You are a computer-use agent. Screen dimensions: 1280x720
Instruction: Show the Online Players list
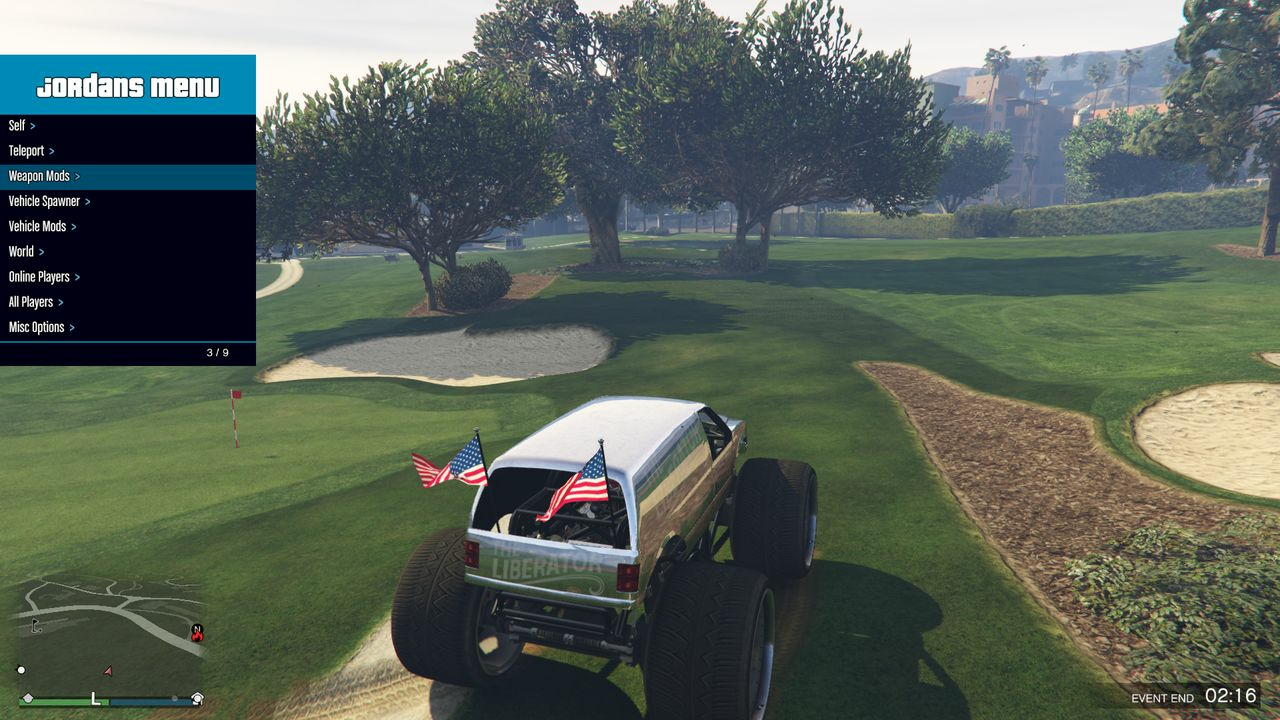pos(44,277)
